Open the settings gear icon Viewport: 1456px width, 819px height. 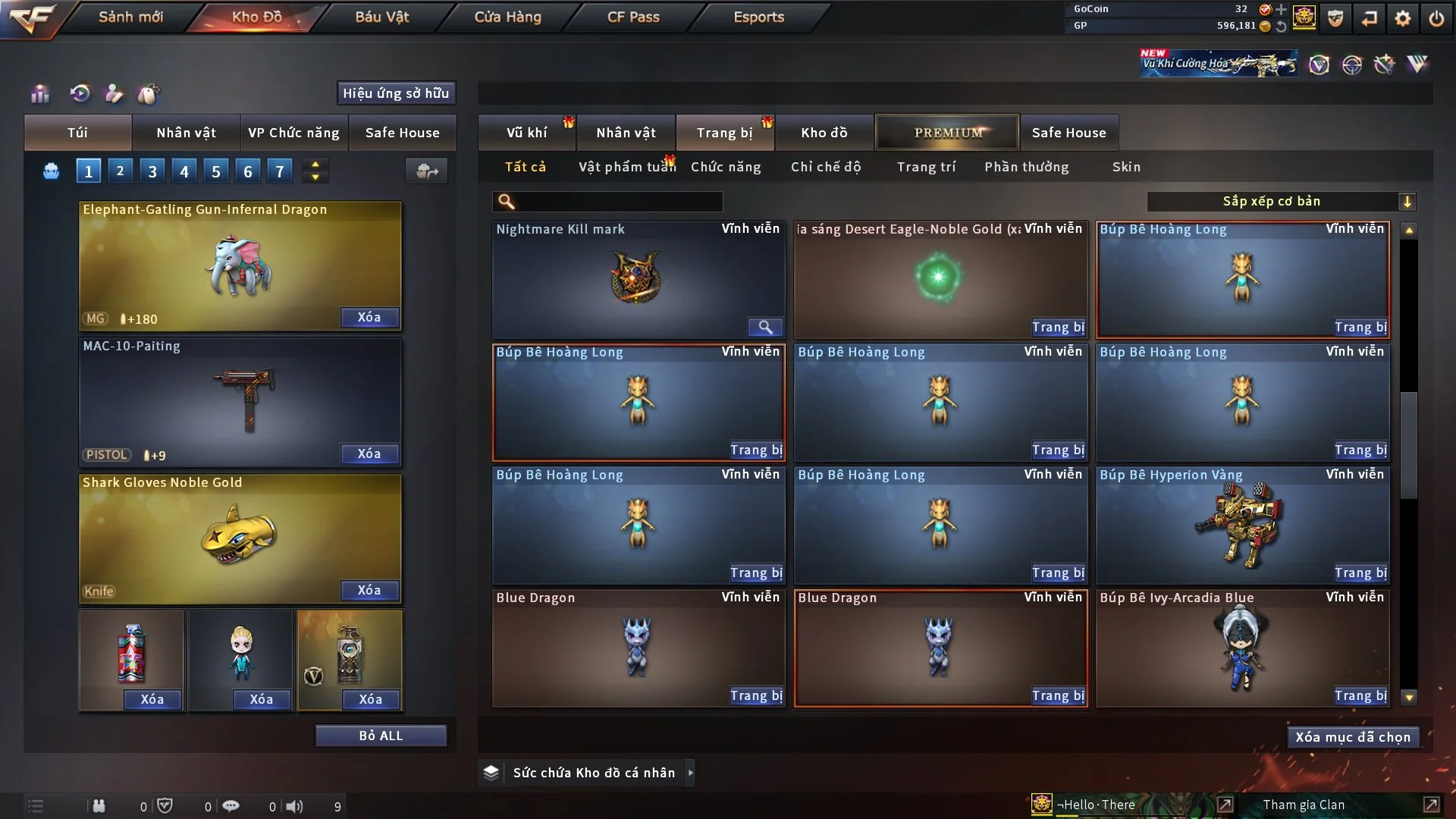(1403, 18)
